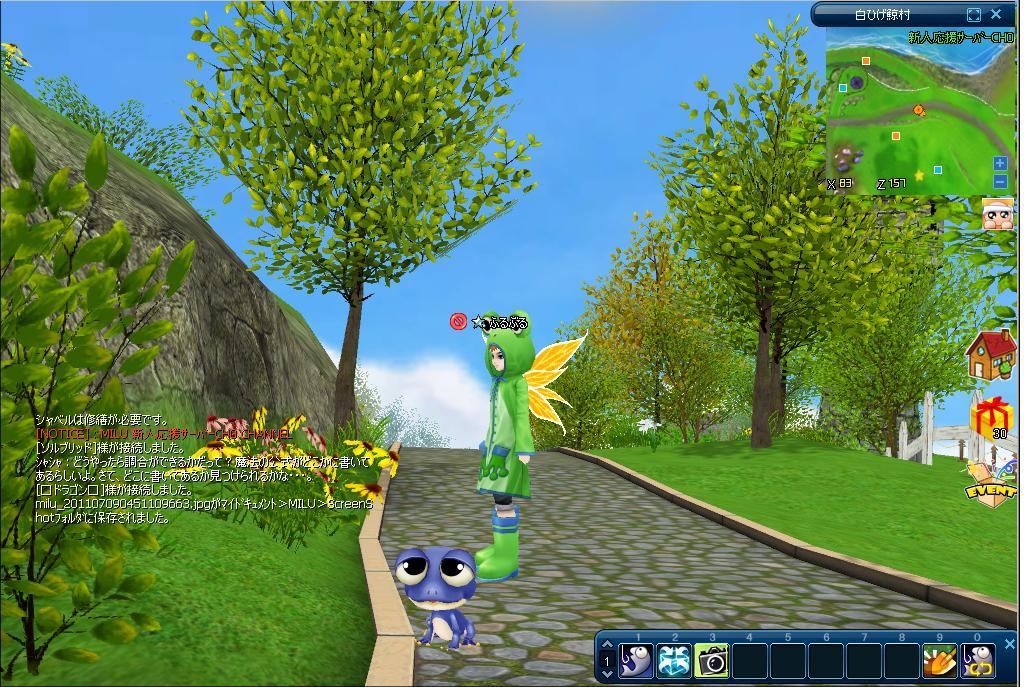1024x687 pixels.
Task: Expand the minimap to full size
Action: 974,15
